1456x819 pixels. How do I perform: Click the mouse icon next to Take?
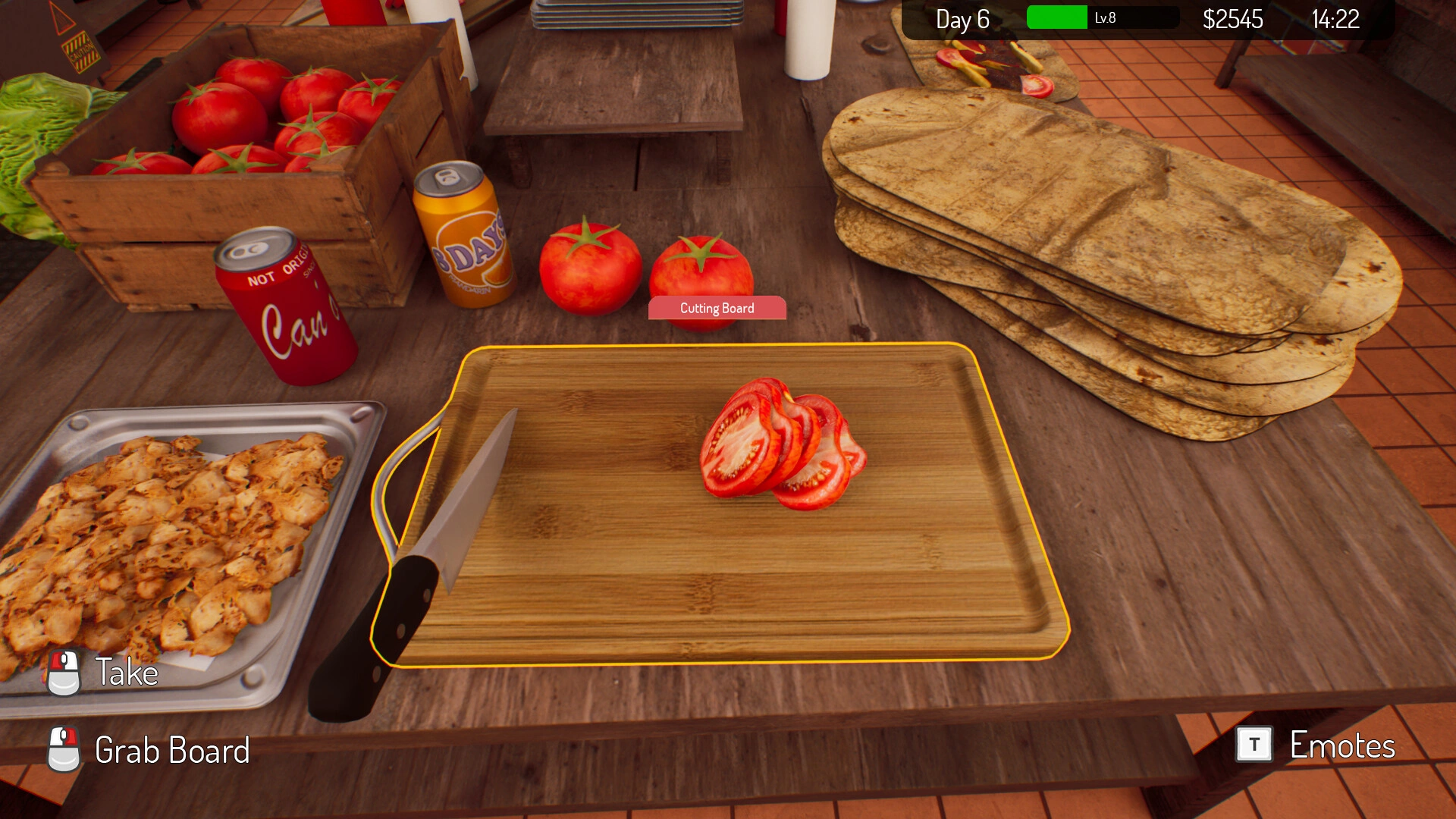64,671
